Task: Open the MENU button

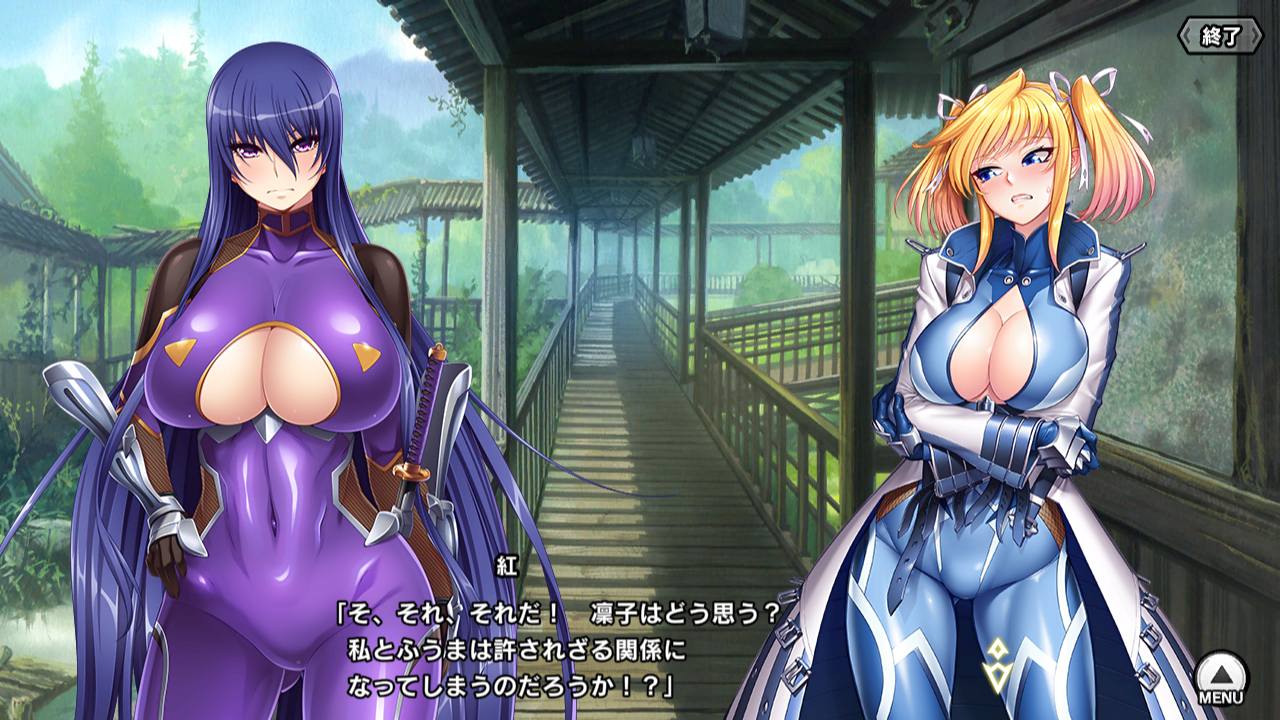Action: click(x=1221, y=677)
